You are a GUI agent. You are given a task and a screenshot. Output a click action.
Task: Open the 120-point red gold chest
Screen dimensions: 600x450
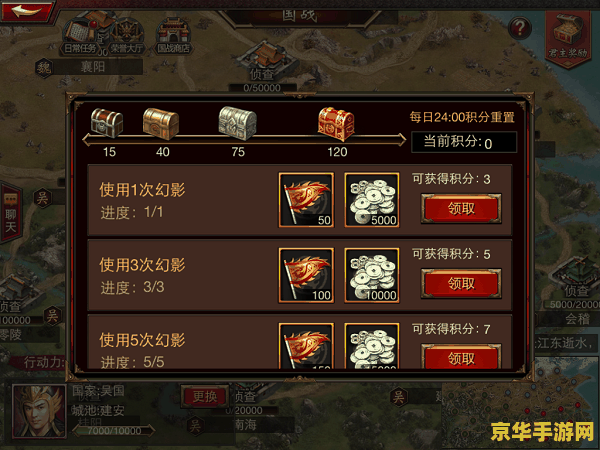pyautogui.click(x=337, y=125)
